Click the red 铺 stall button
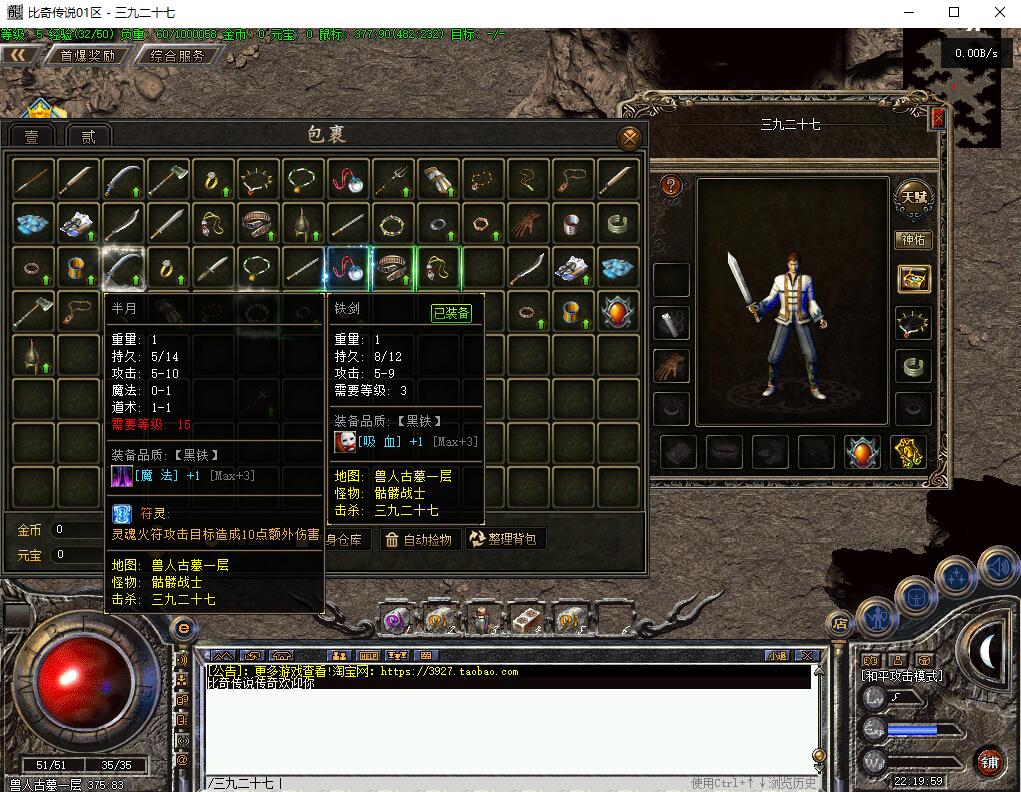 [x=988, y=762]
